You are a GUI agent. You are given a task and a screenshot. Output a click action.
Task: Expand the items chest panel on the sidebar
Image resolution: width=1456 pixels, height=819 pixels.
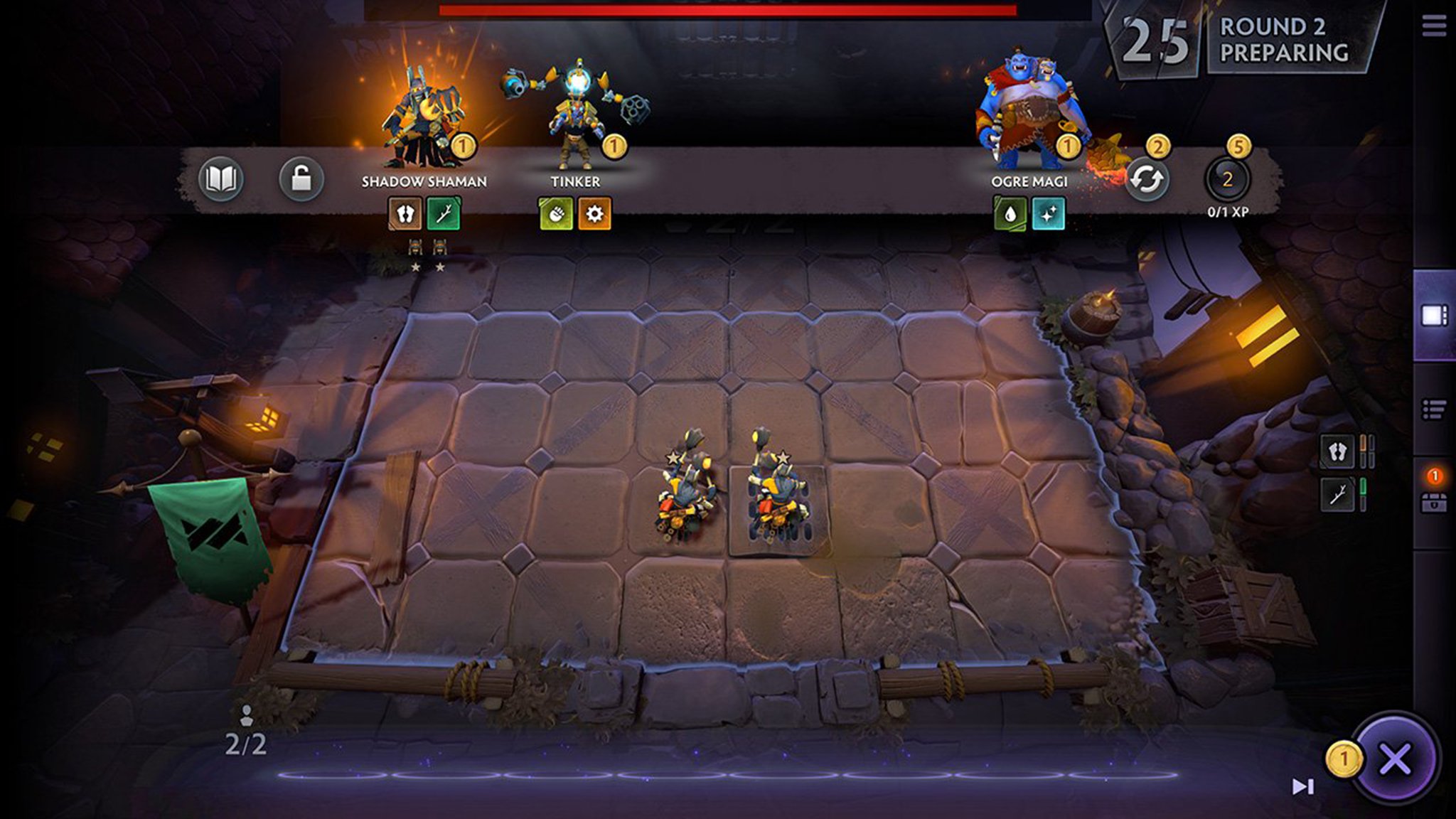1435,503
